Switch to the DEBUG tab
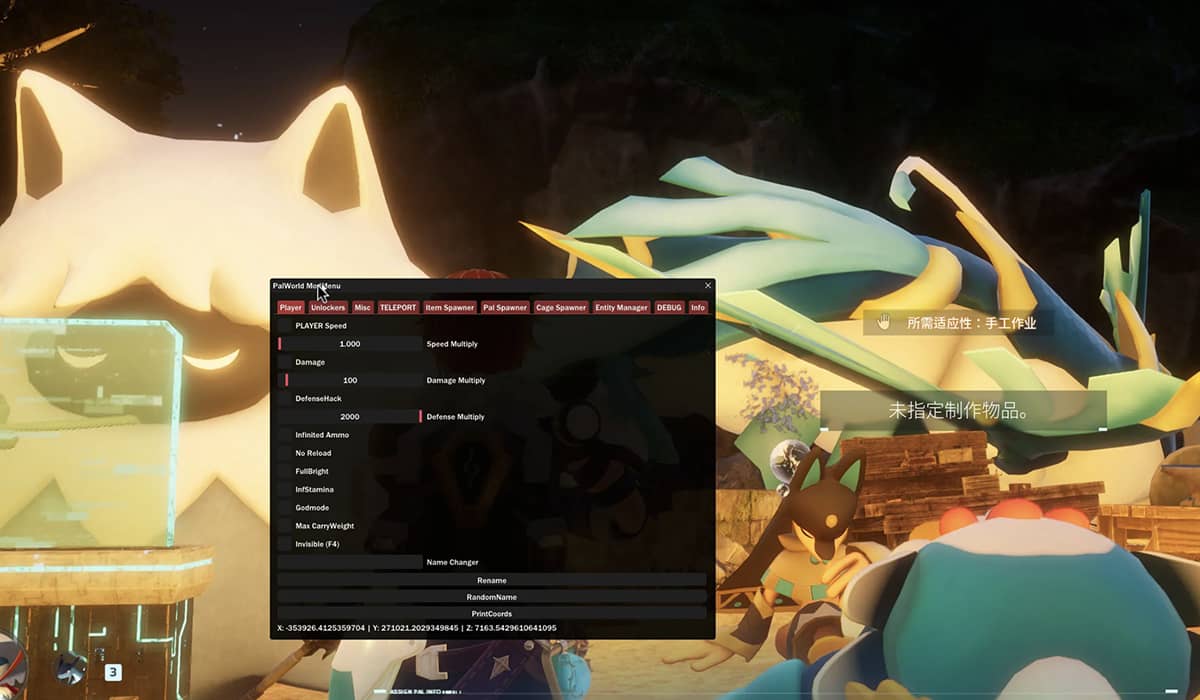 pos(669,308)
